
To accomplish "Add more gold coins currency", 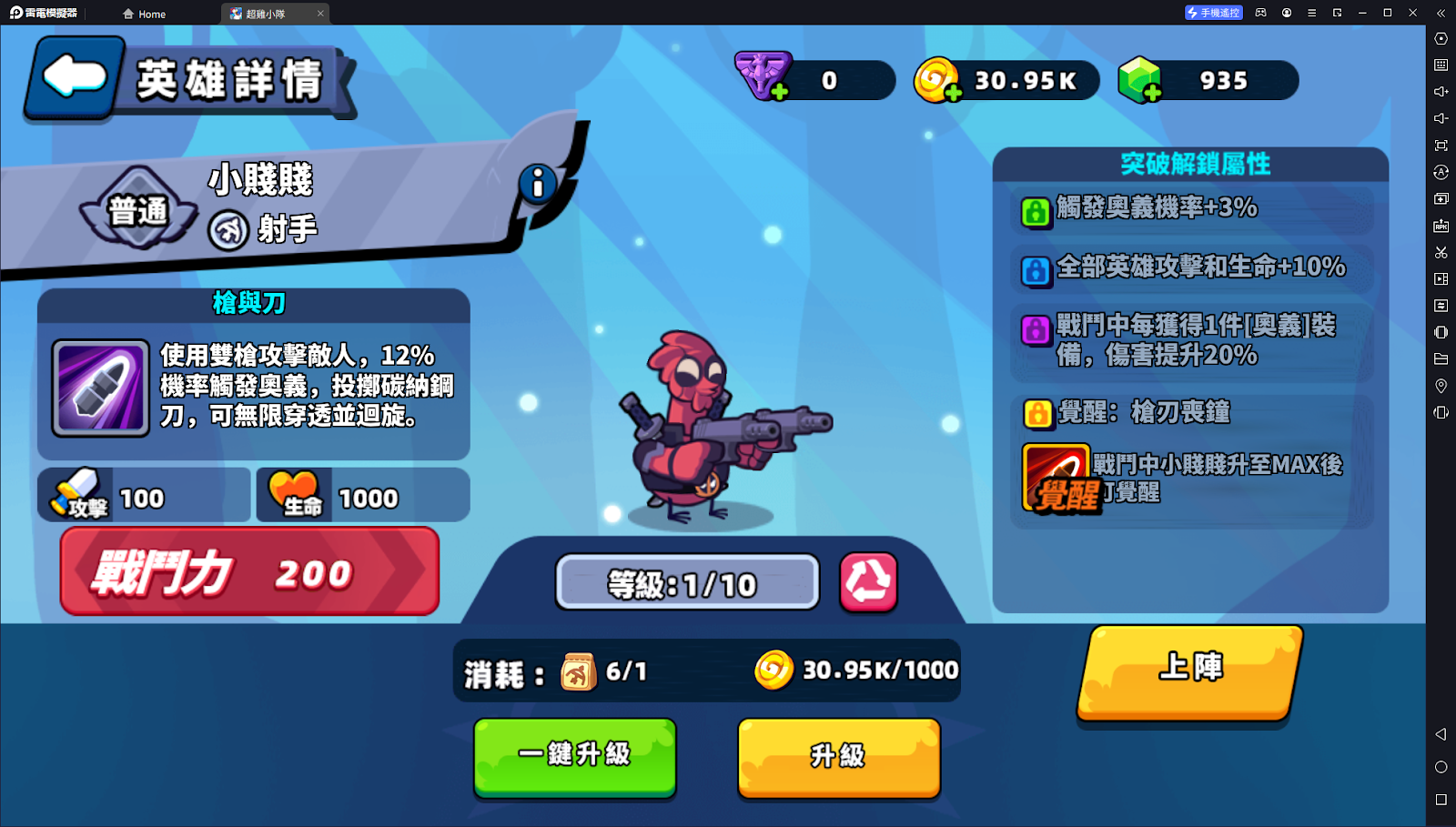I will [953, 93].
